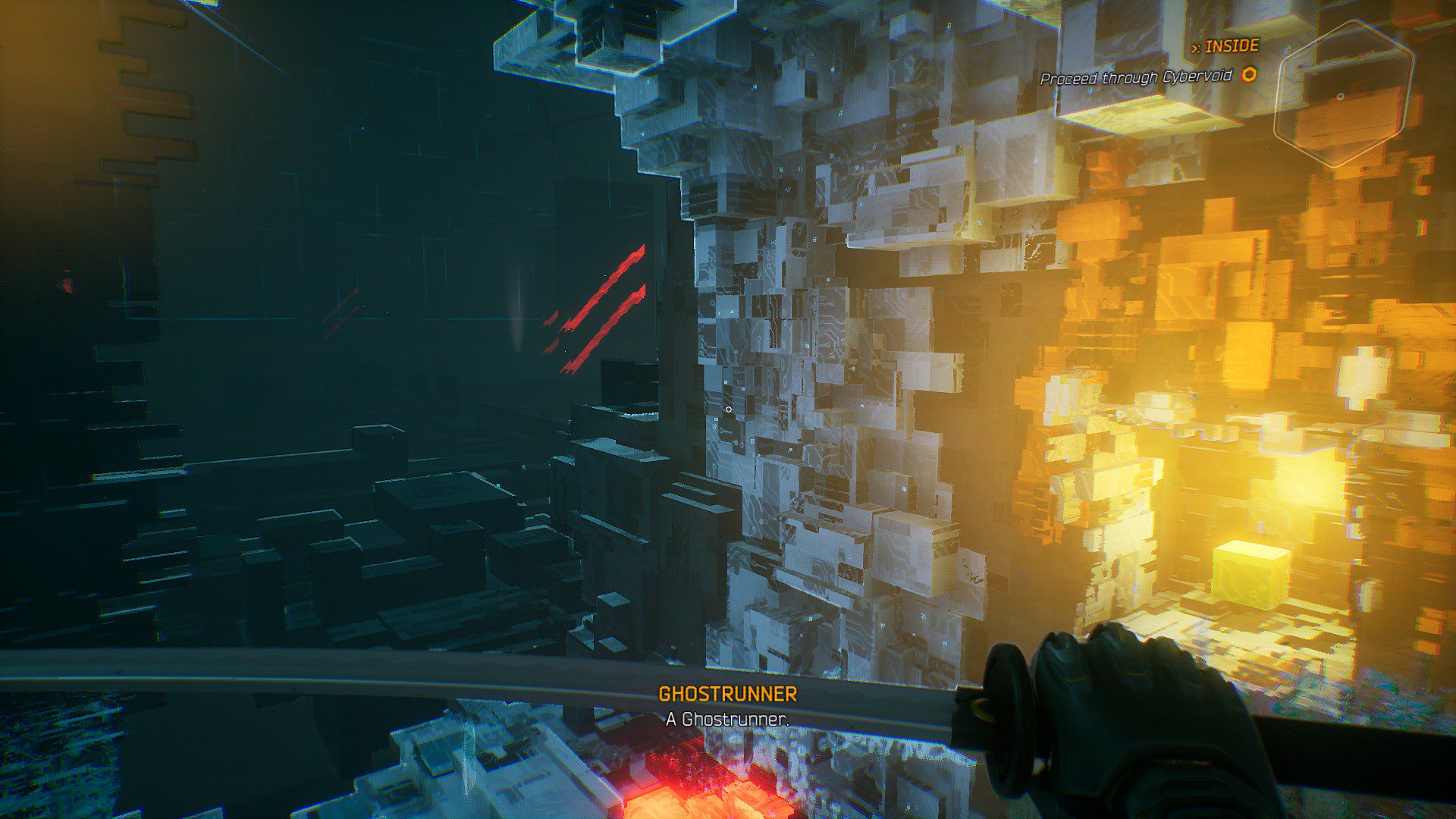Click the hexagonal minimap
The height and width of the screenshot is (819, 1456).
click(1343, 93)
